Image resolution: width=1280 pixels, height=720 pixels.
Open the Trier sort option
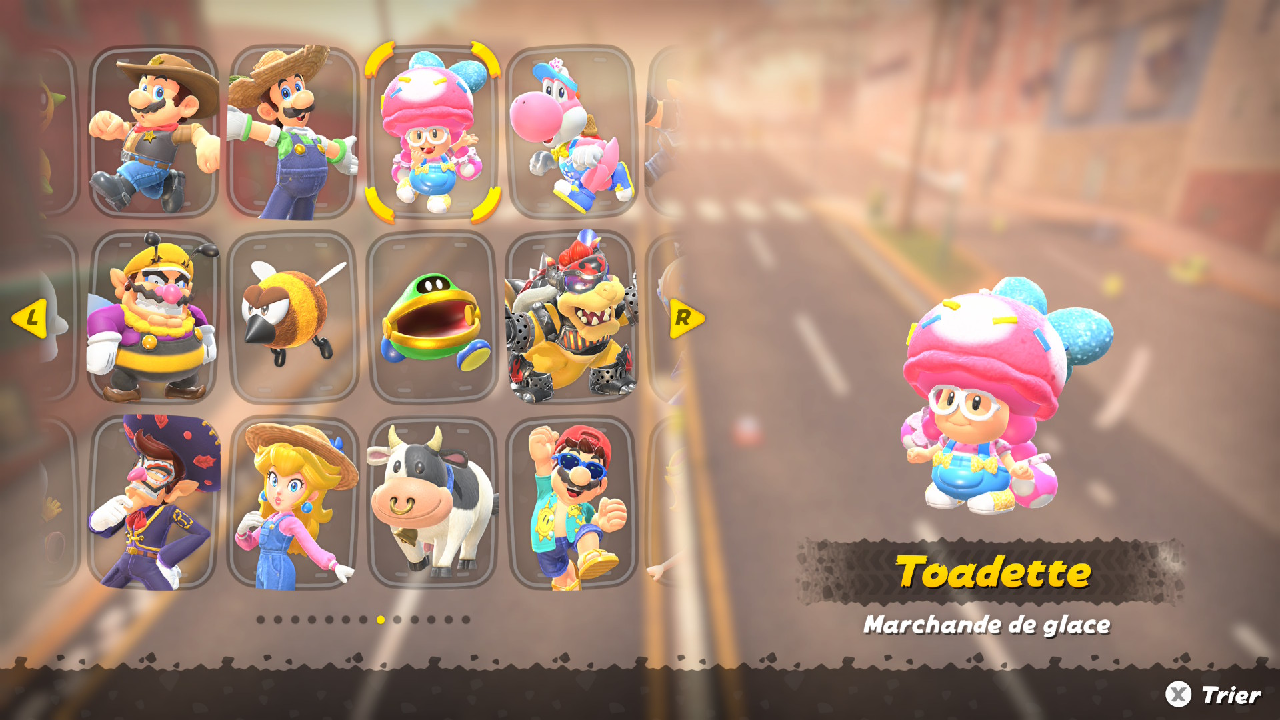pos(1214,694)
